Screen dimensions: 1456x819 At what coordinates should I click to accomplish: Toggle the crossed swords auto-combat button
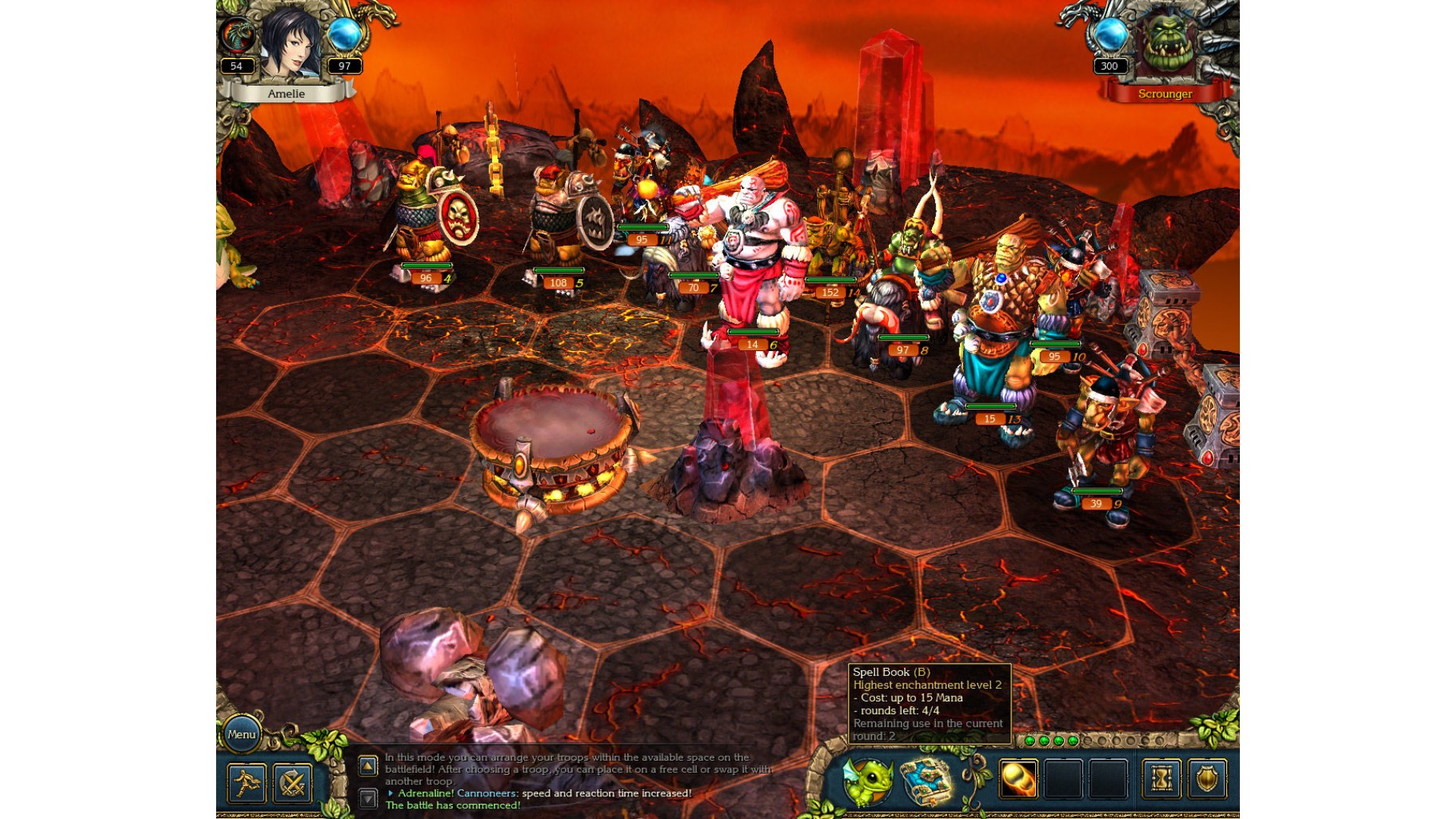click(293, 783)
